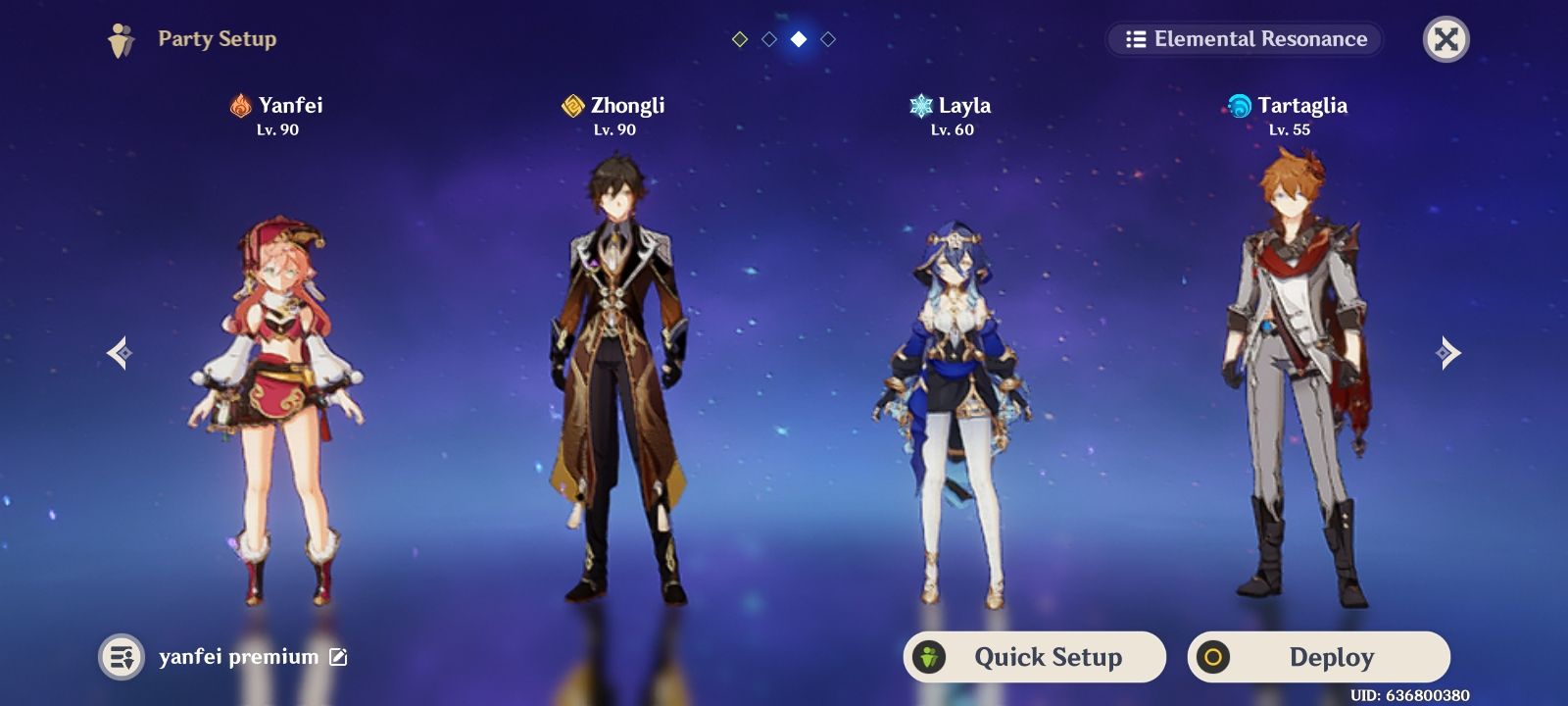This screenshot has width=1568, height=706.
Task: Click the Cryo element icon beside Layla
Action: pos(919,106)
